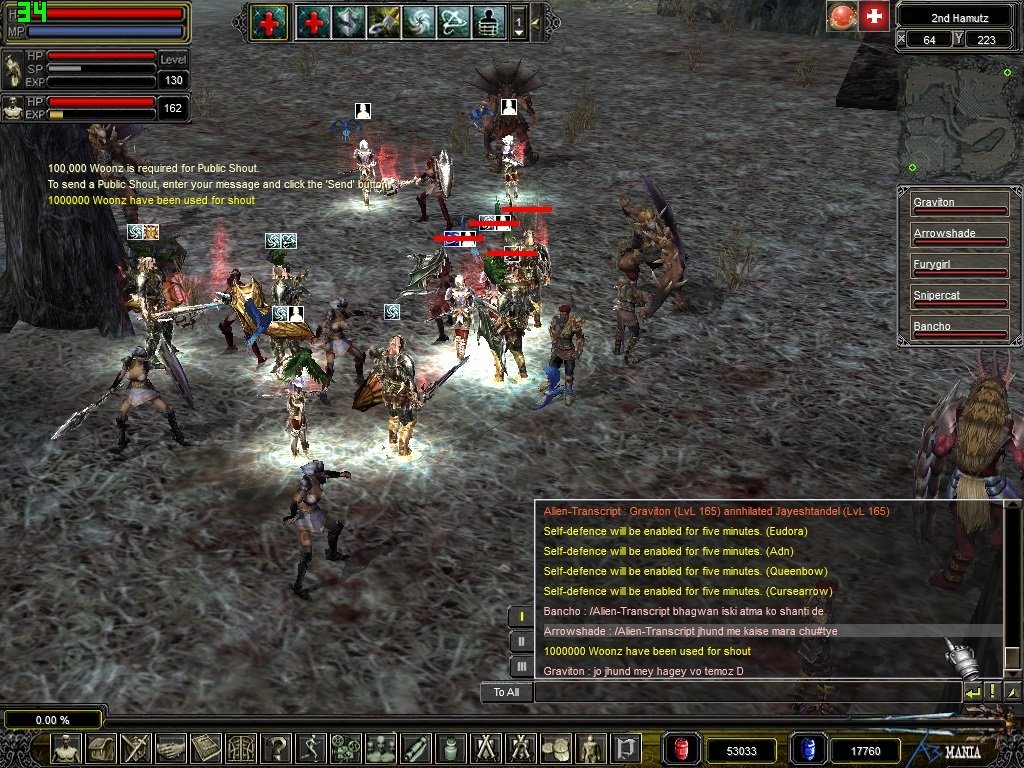This screenshot has width=1024, height=768.
Task: Focus the chat message input box
Action: (x=746, y=692)
